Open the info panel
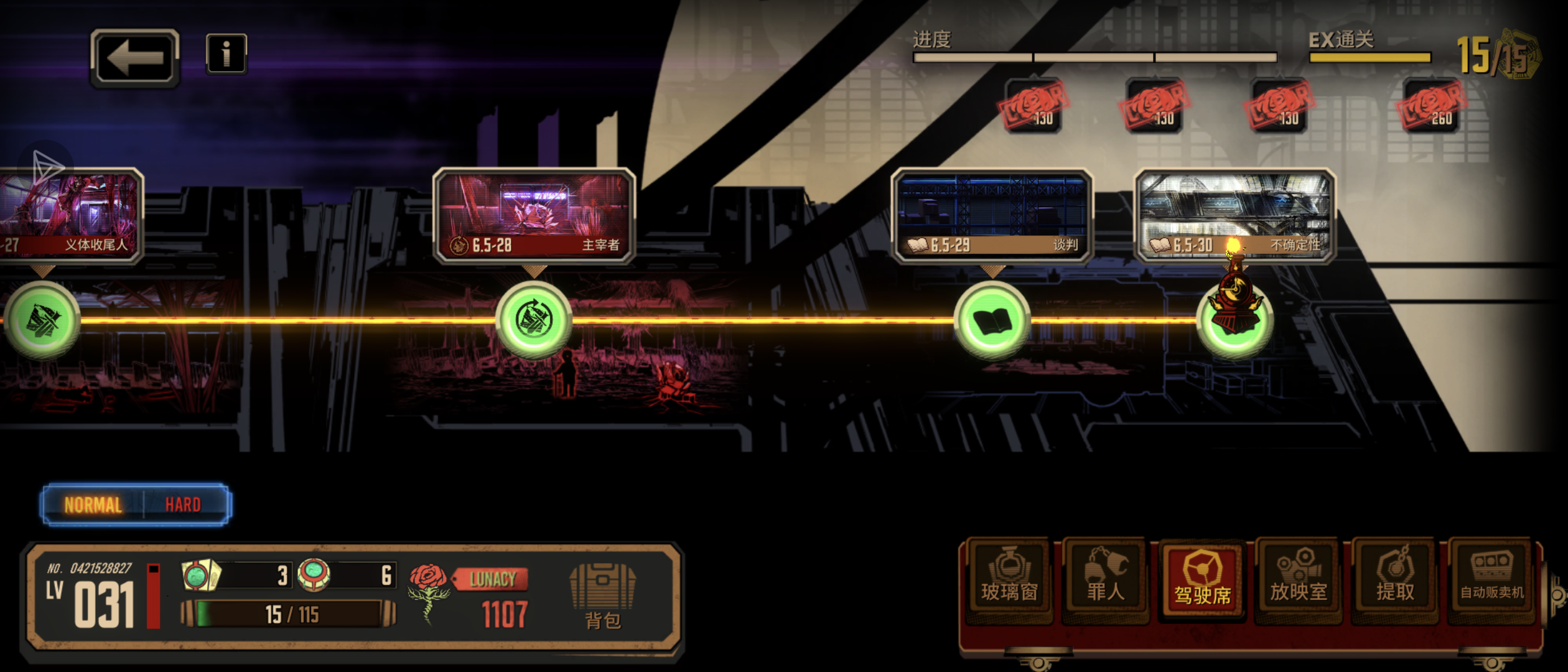1568x672 pixels. point(226,54)
